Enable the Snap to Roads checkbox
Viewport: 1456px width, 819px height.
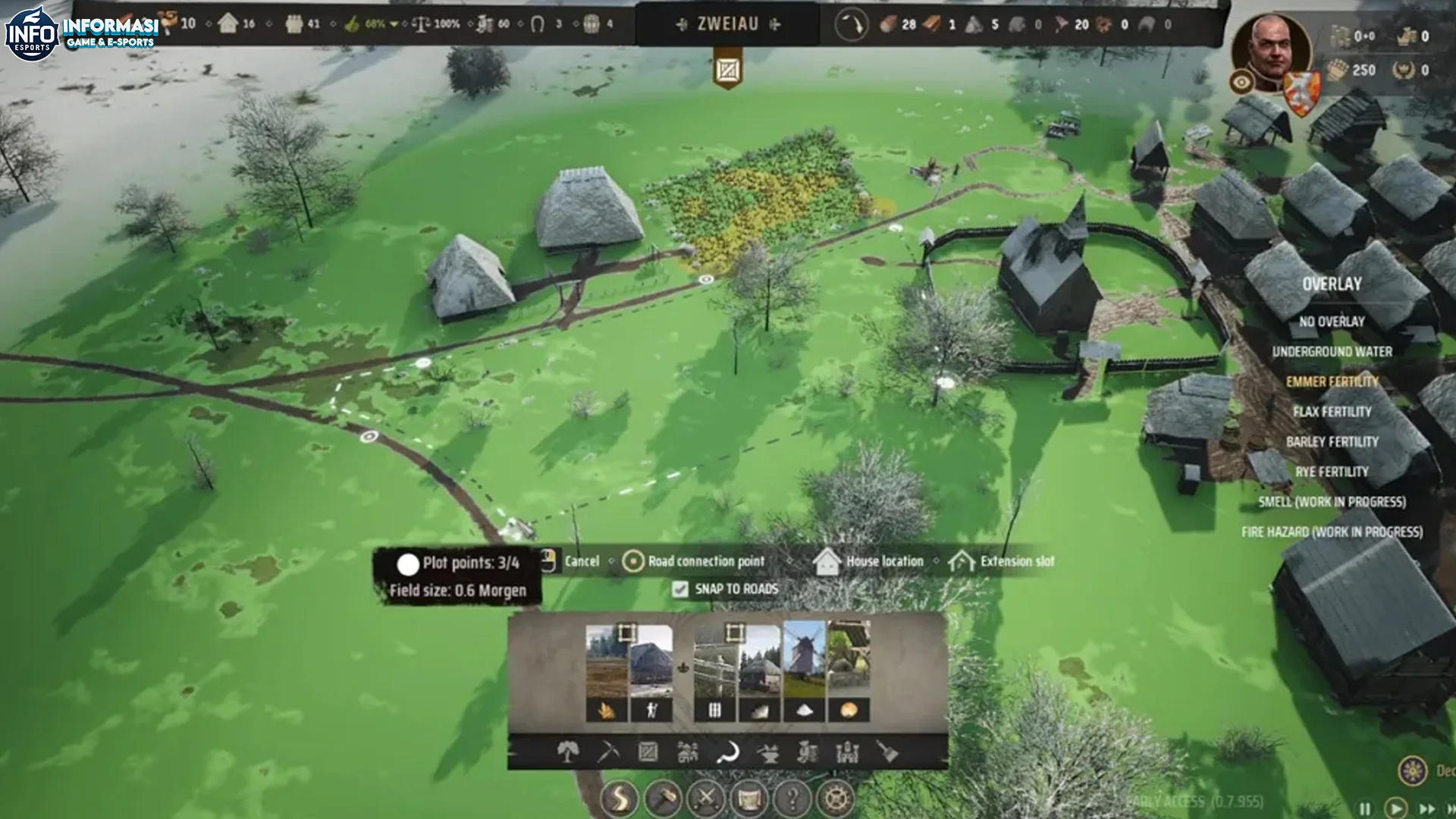pyautogui.click(x=680, y=588)
